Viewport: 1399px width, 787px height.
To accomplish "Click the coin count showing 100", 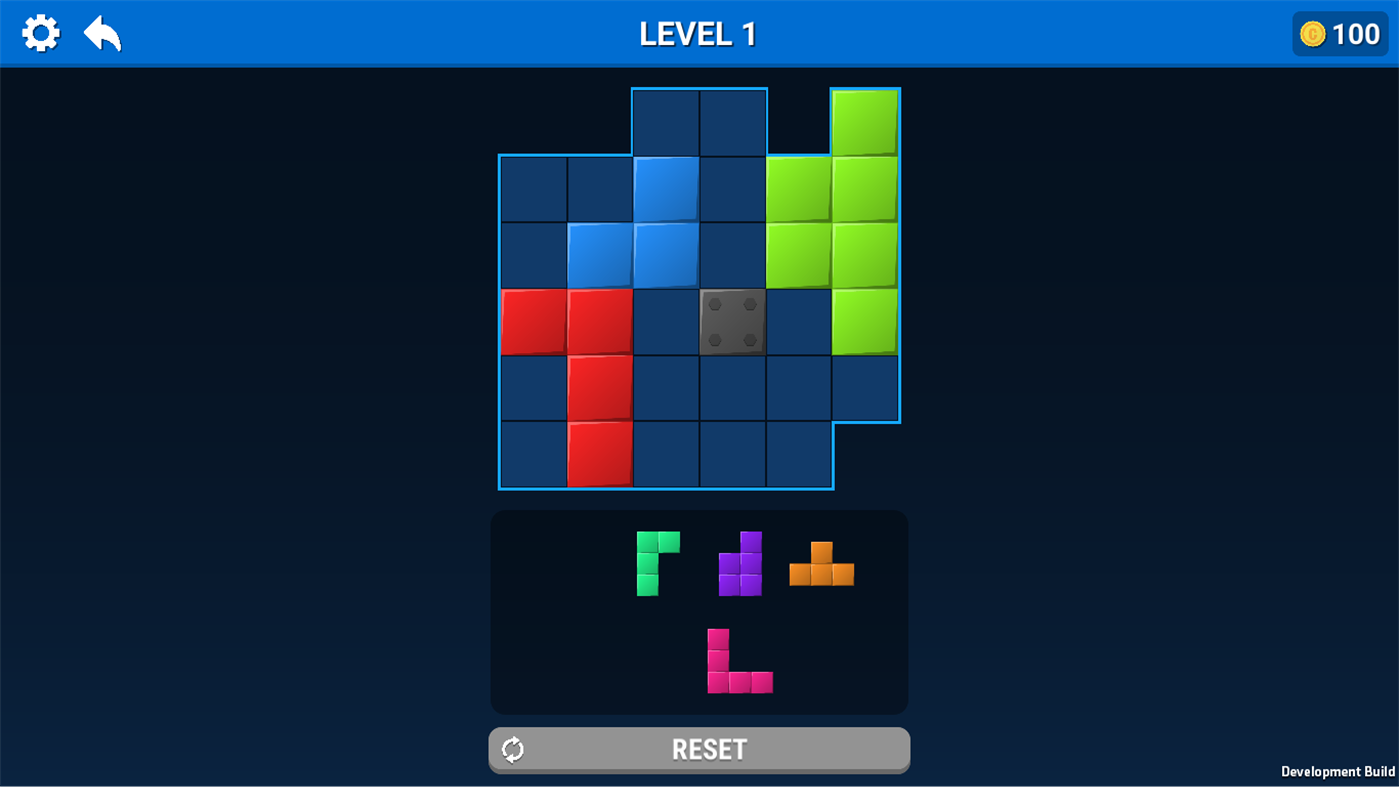I will pos(1358,33).
